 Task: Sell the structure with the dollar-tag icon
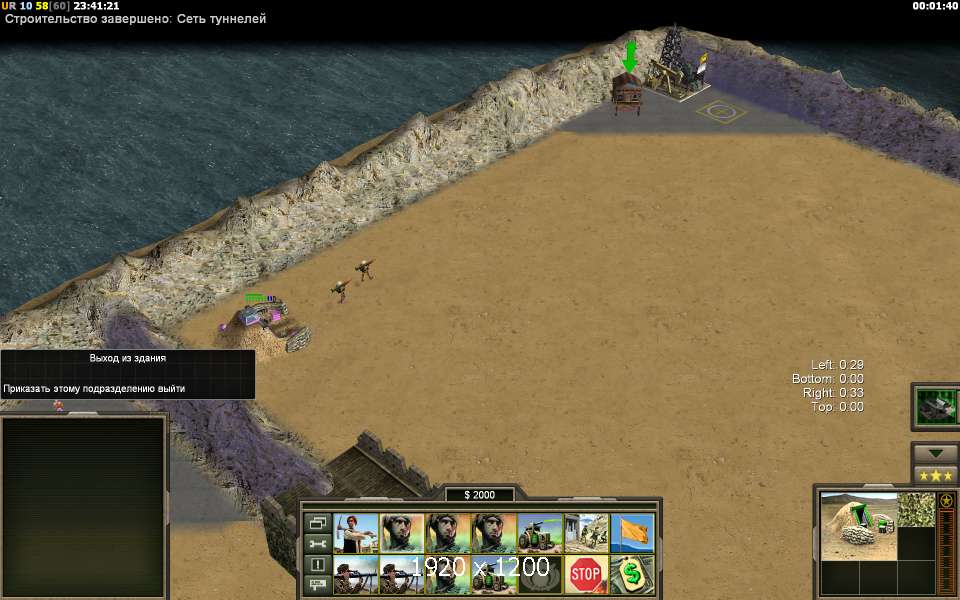[633, 575]
